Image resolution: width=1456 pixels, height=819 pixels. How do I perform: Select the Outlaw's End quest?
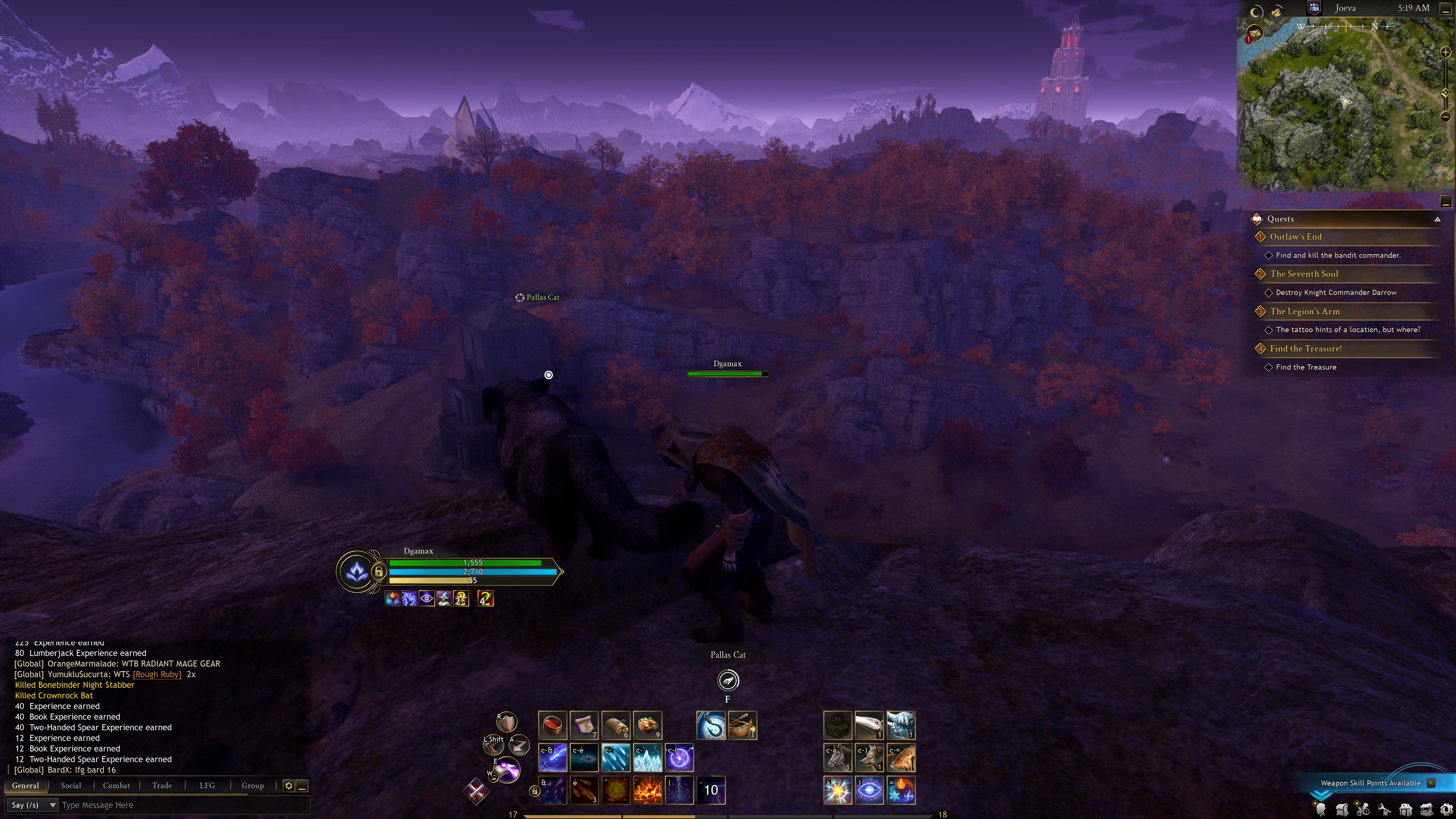pyautogui.click(x=1296, y=237)
